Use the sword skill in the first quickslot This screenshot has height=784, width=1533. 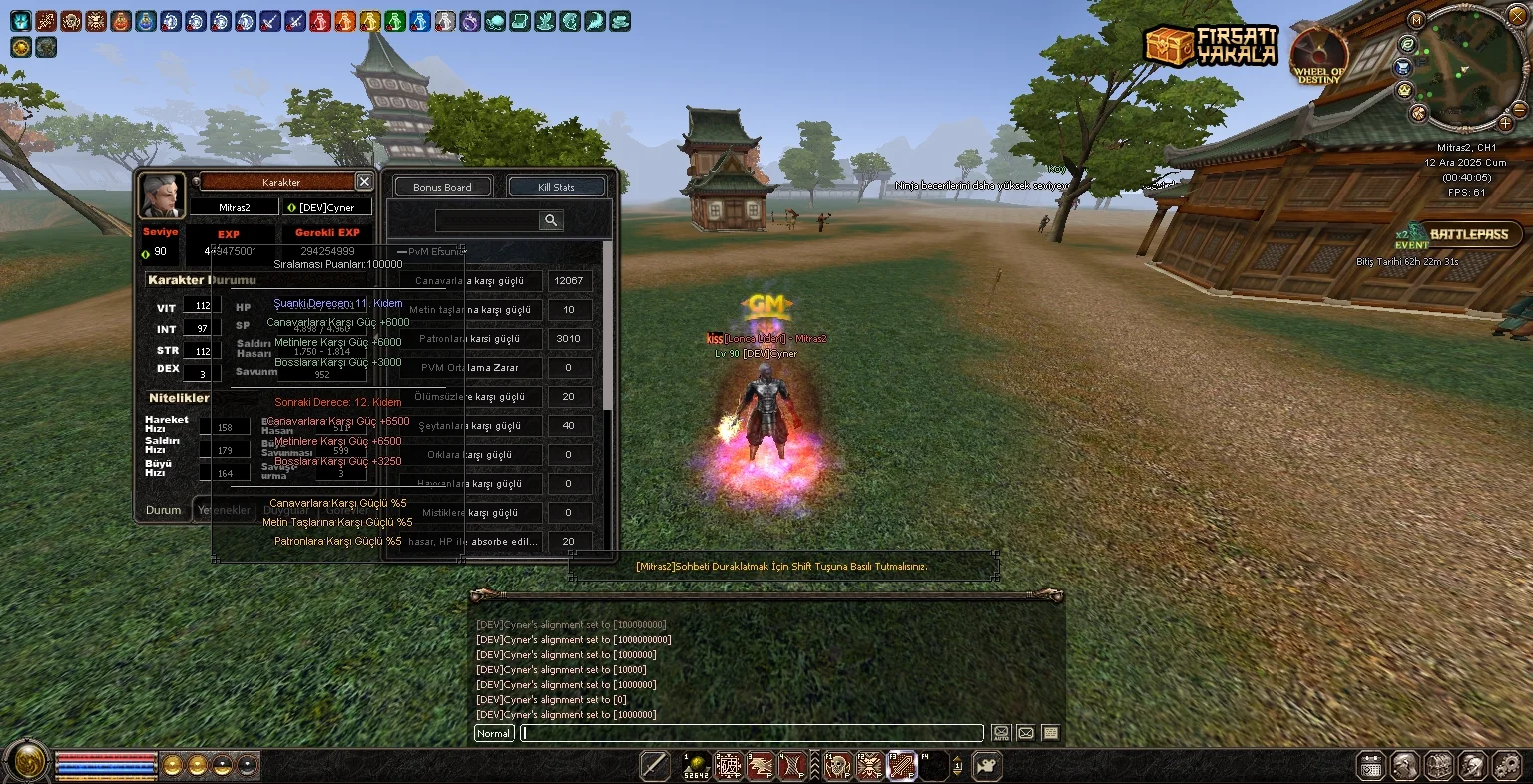click(x=655, y=765)
